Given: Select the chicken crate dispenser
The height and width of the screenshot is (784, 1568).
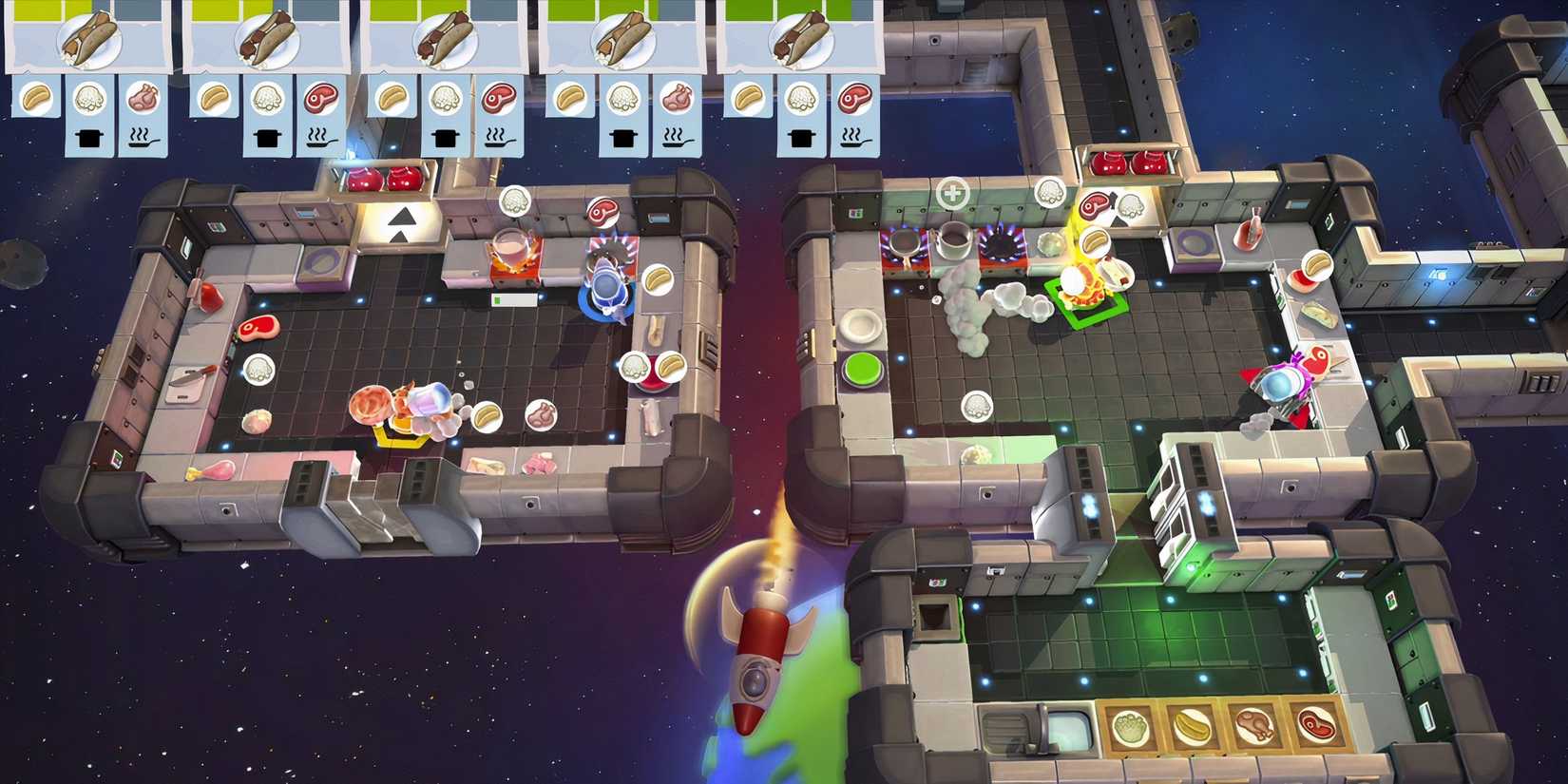Looking at the screenshot, I should [1254, 724].
